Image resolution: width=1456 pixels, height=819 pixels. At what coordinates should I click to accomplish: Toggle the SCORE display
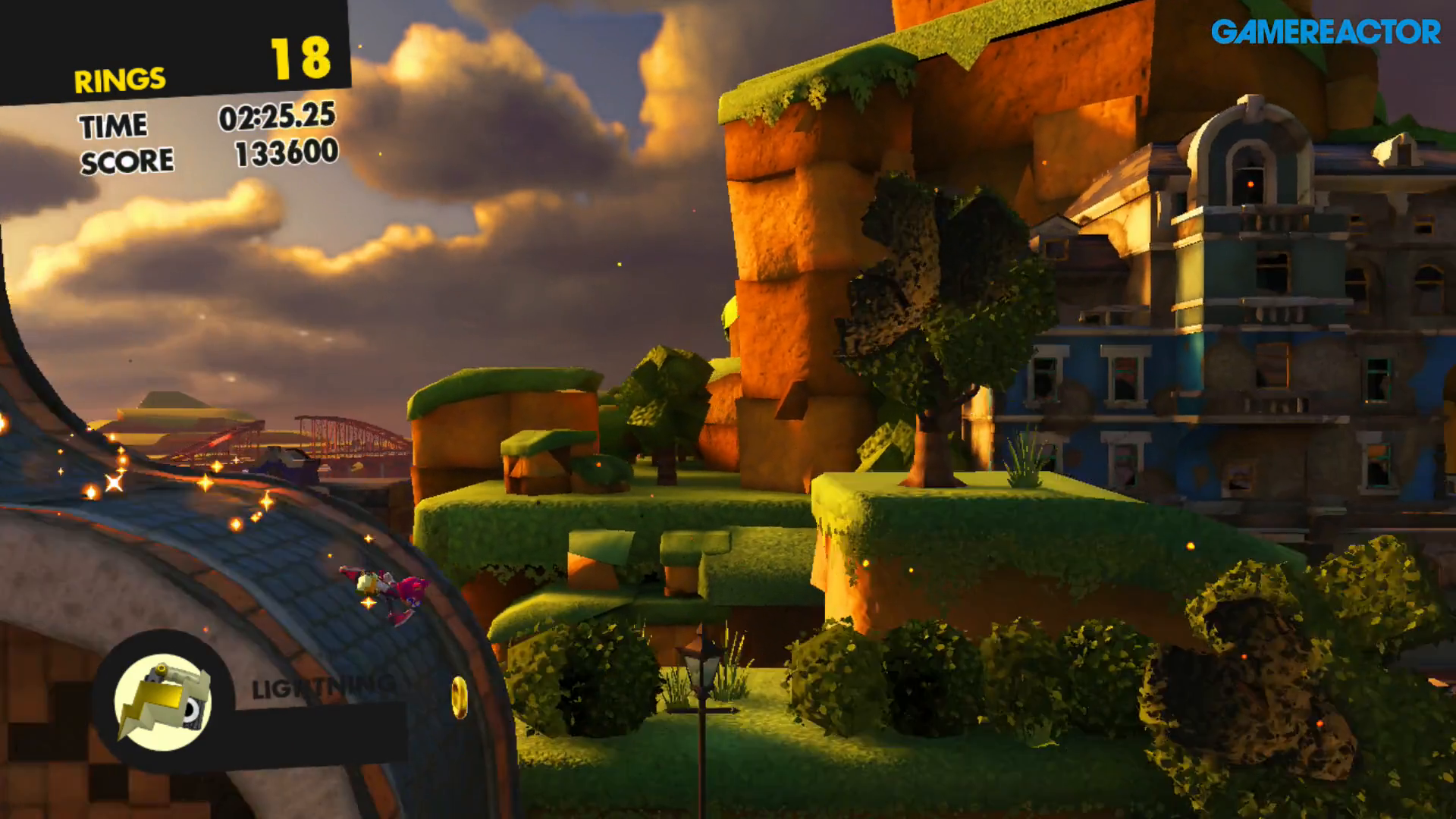[129, 160]
